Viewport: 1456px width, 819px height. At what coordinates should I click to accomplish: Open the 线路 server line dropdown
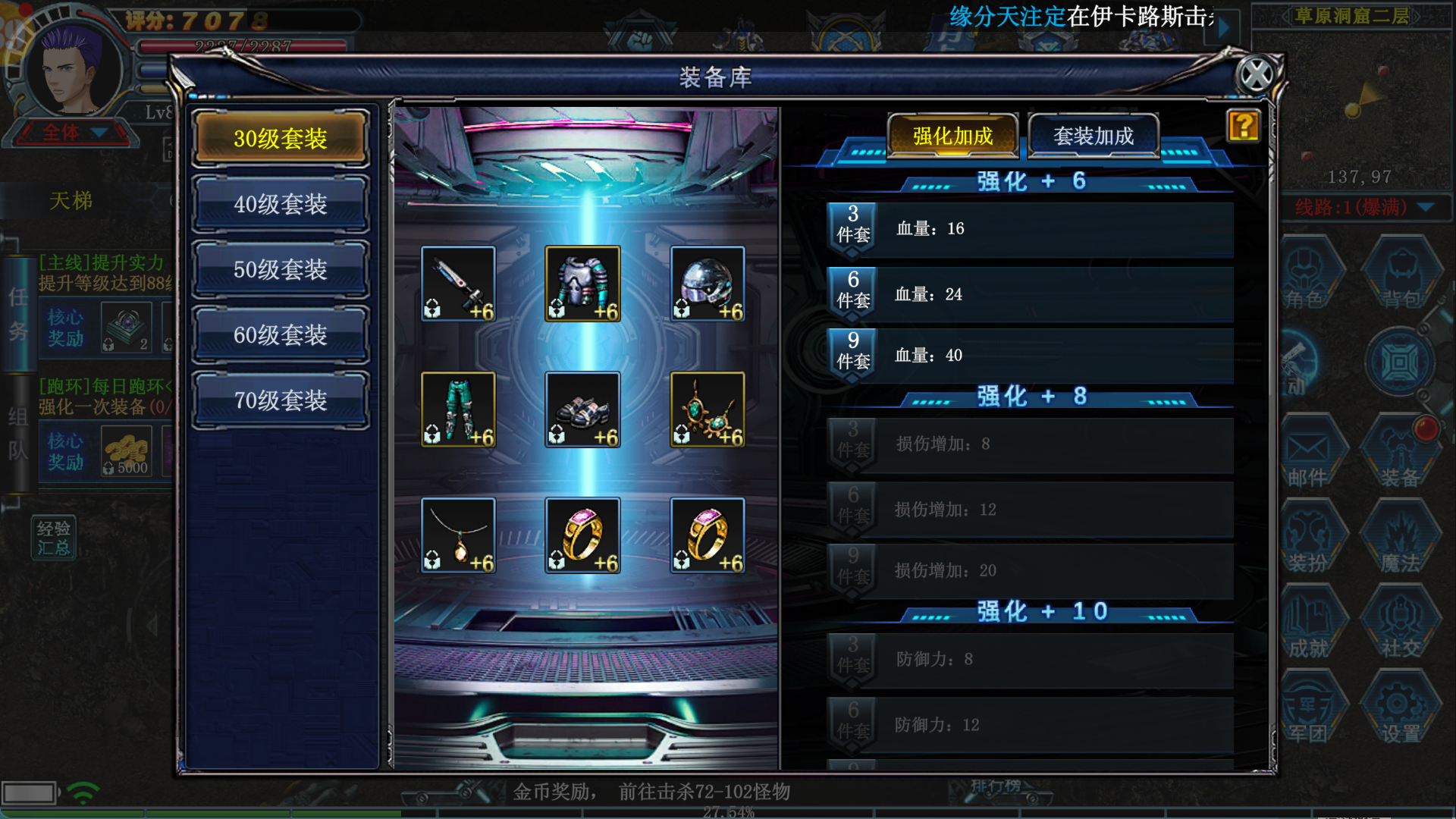[x=1426, y=207]
